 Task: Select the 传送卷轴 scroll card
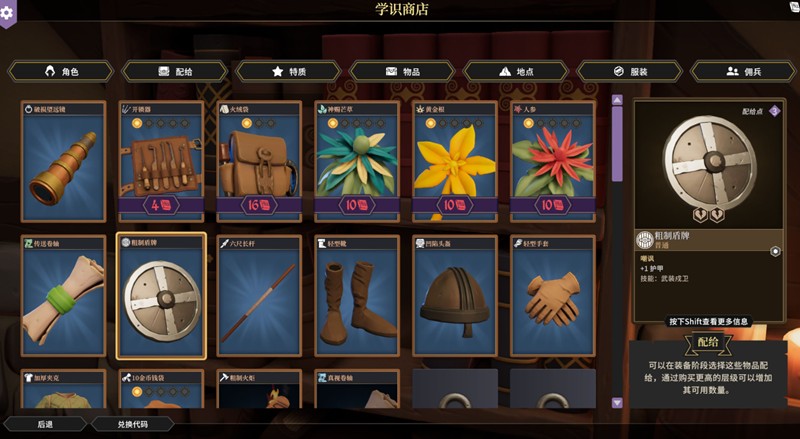pos(63,297)
